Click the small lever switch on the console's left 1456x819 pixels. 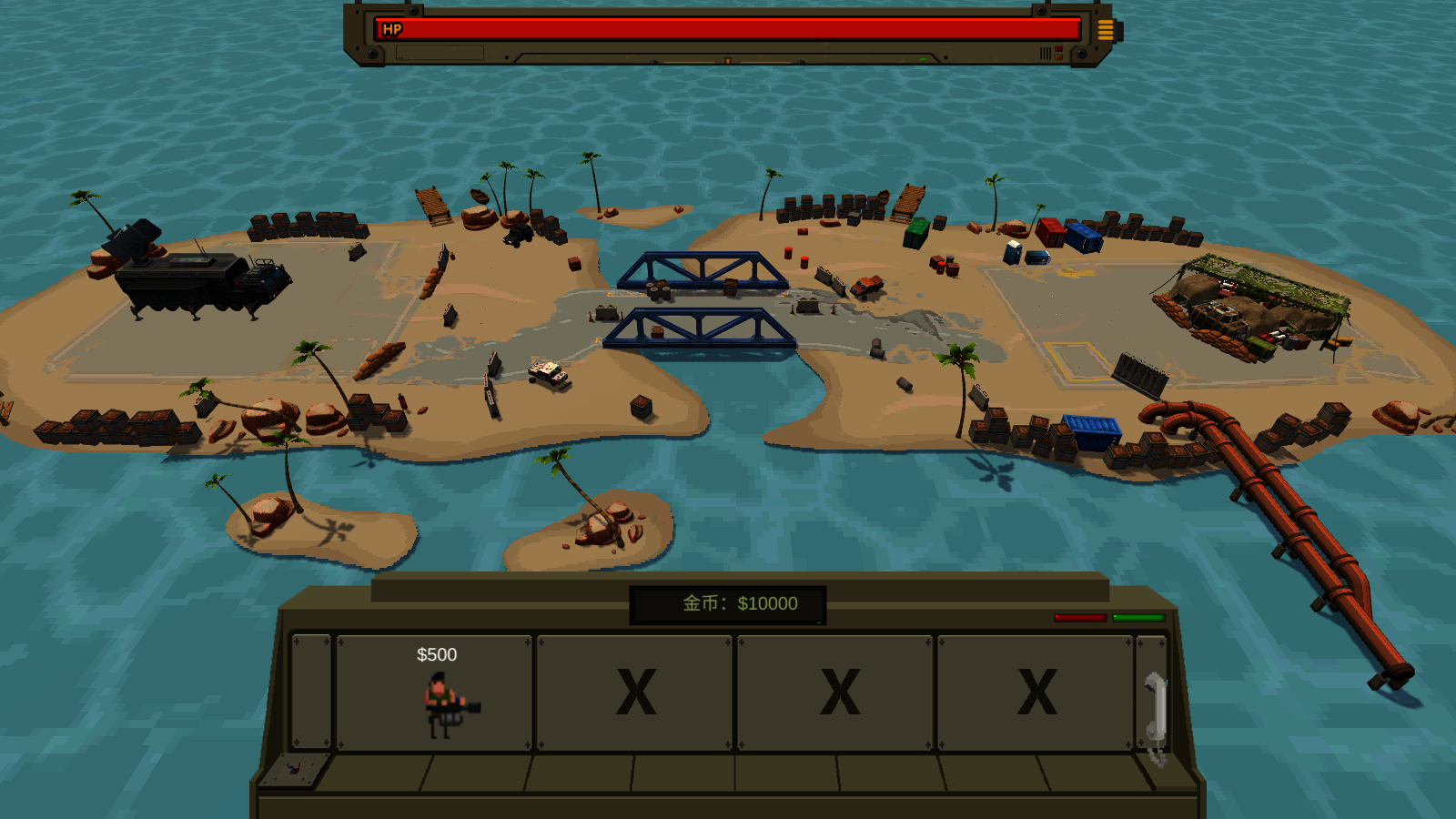coord(292,770)
